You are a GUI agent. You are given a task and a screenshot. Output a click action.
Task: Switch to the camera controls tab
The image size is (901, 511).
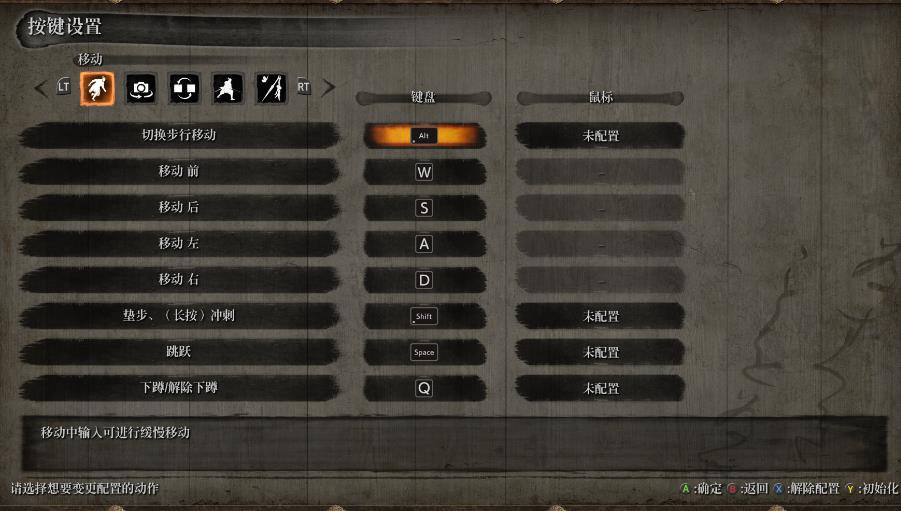tap(141, 89)
